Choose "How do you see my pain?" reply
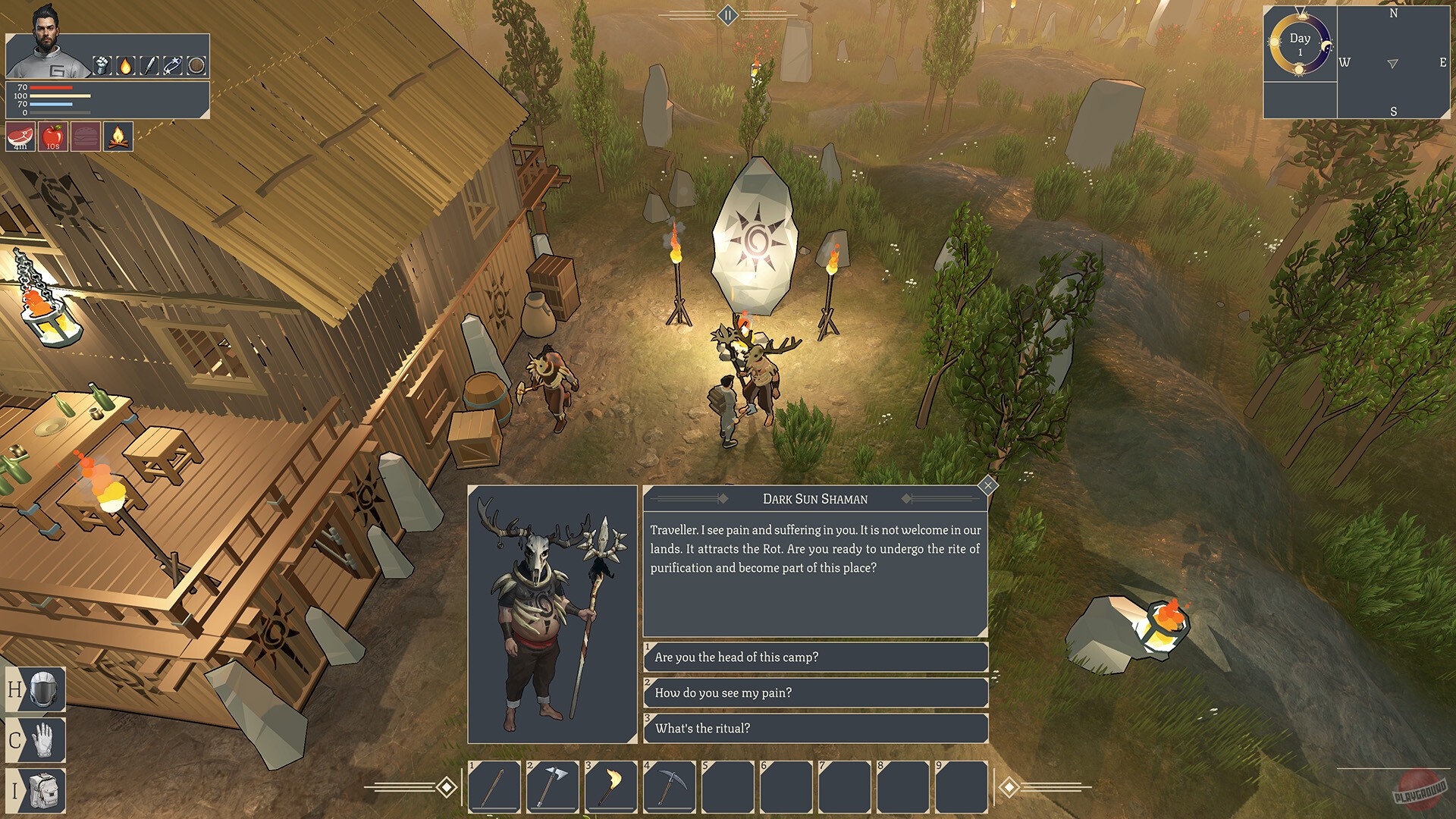 815,693
